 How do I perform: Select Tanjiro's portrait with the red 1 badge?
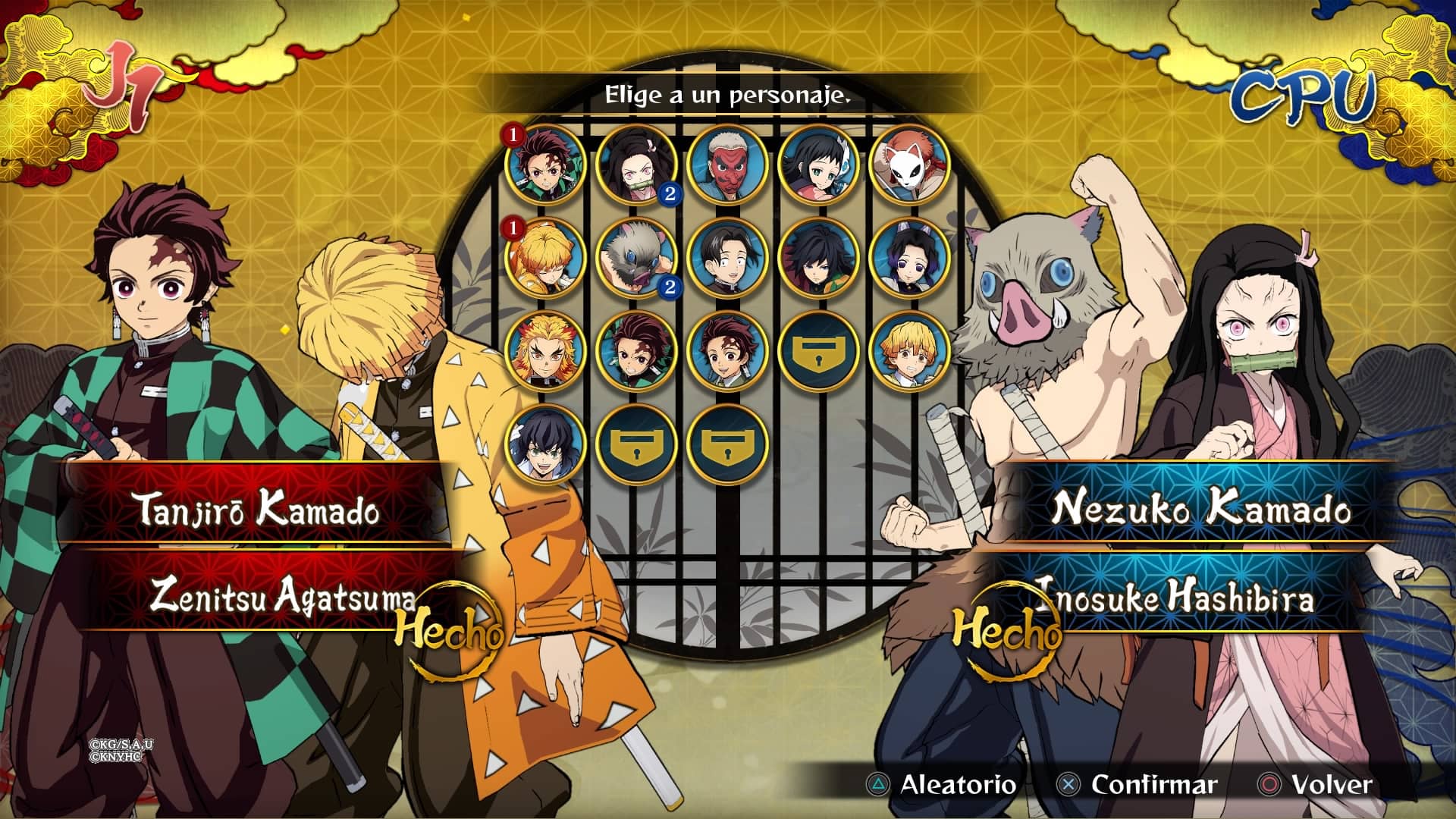pos(544,164)
